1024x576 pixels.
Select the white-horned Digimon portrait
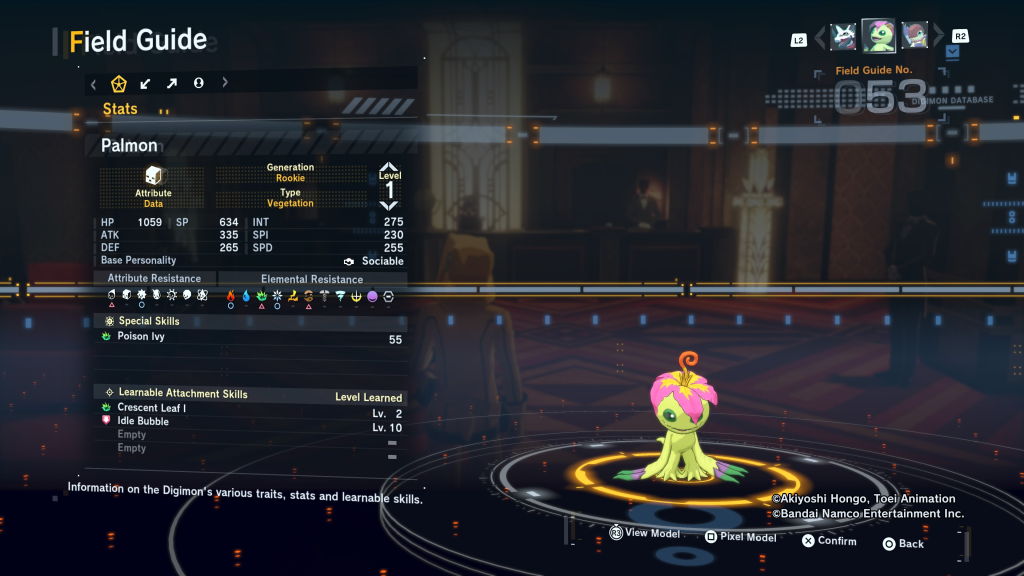844,36
